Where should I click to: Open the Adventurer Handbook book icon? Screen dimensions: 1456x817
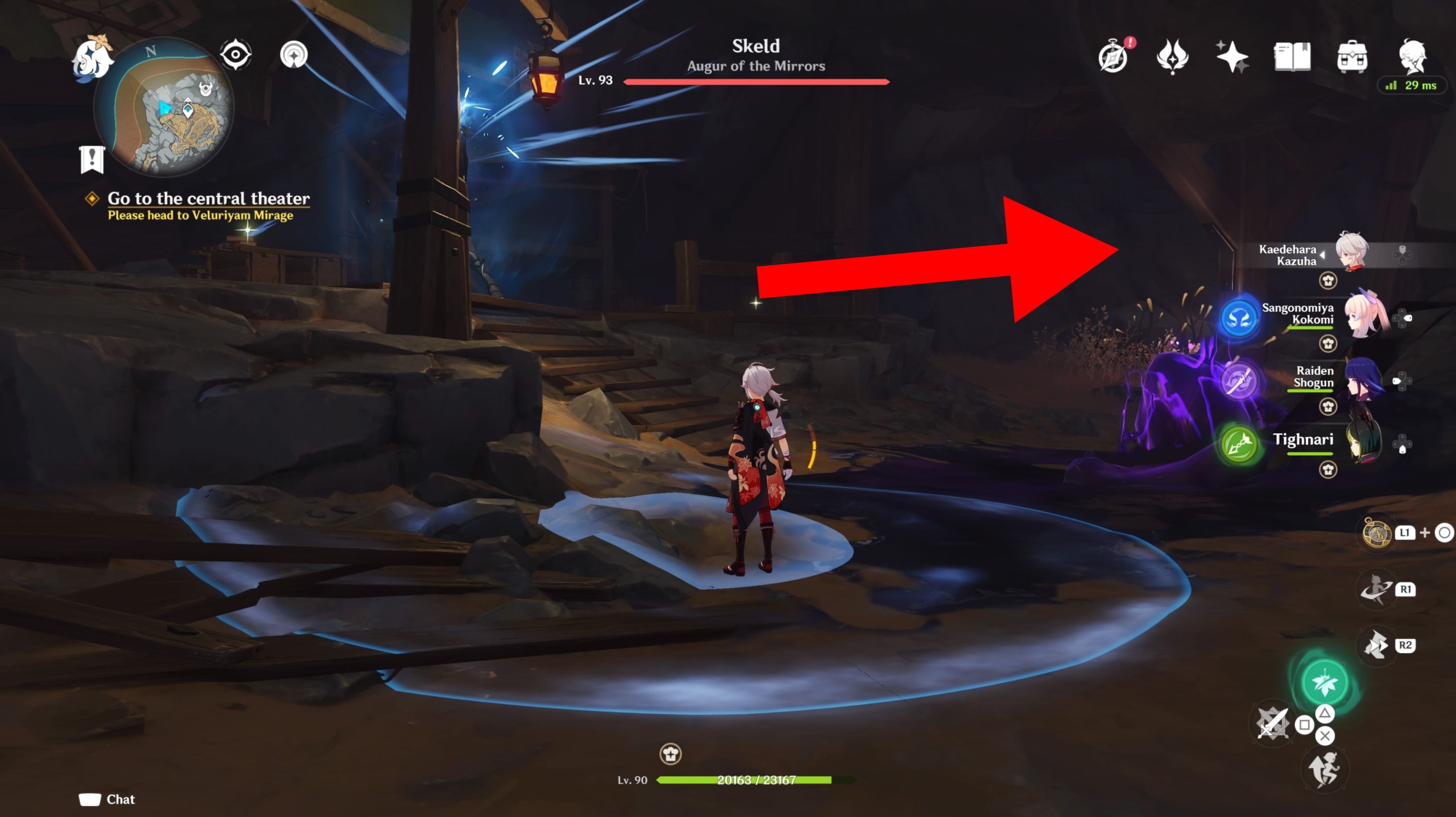point(1292,55)
